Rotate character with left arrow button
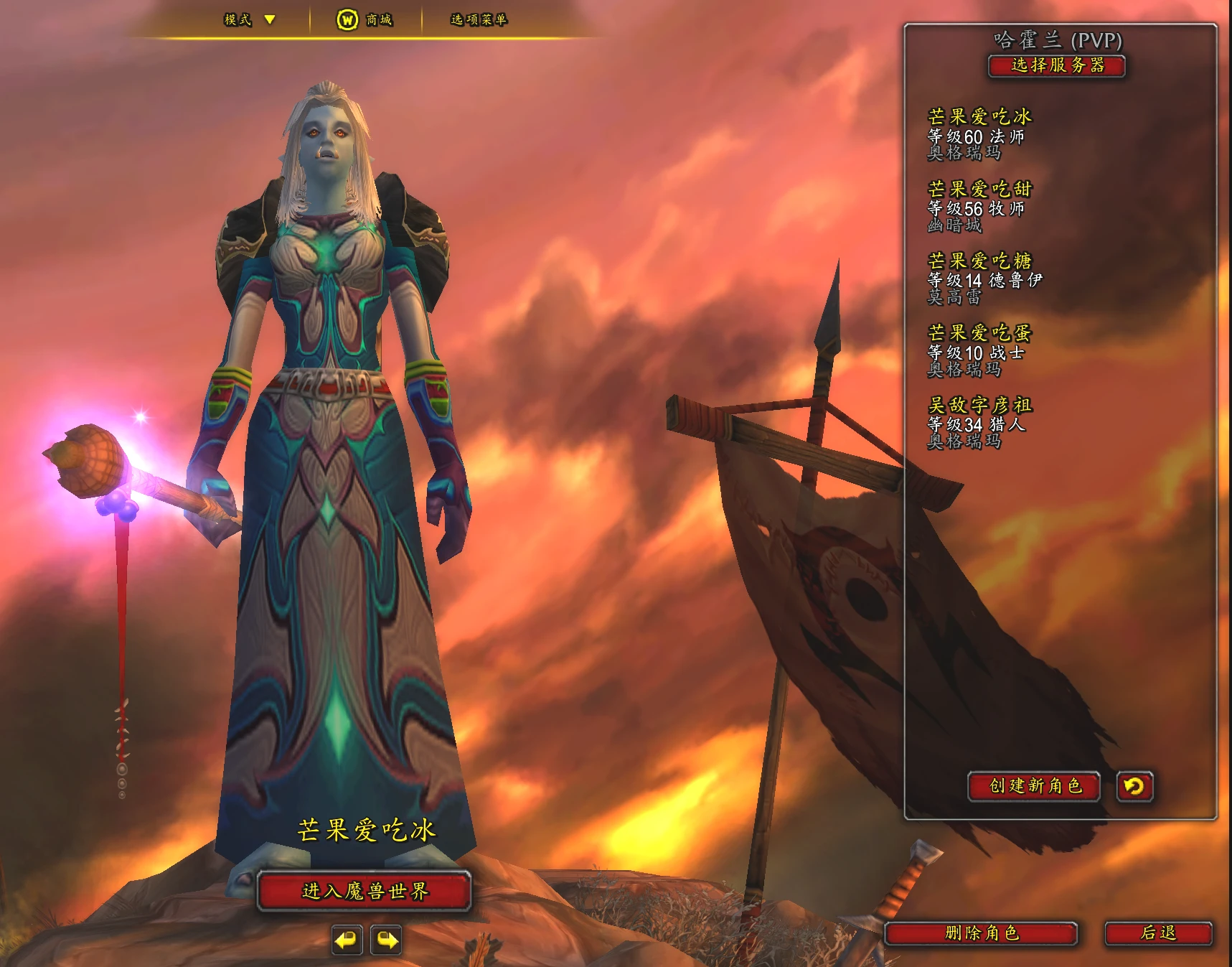 [x=347, y=940]
